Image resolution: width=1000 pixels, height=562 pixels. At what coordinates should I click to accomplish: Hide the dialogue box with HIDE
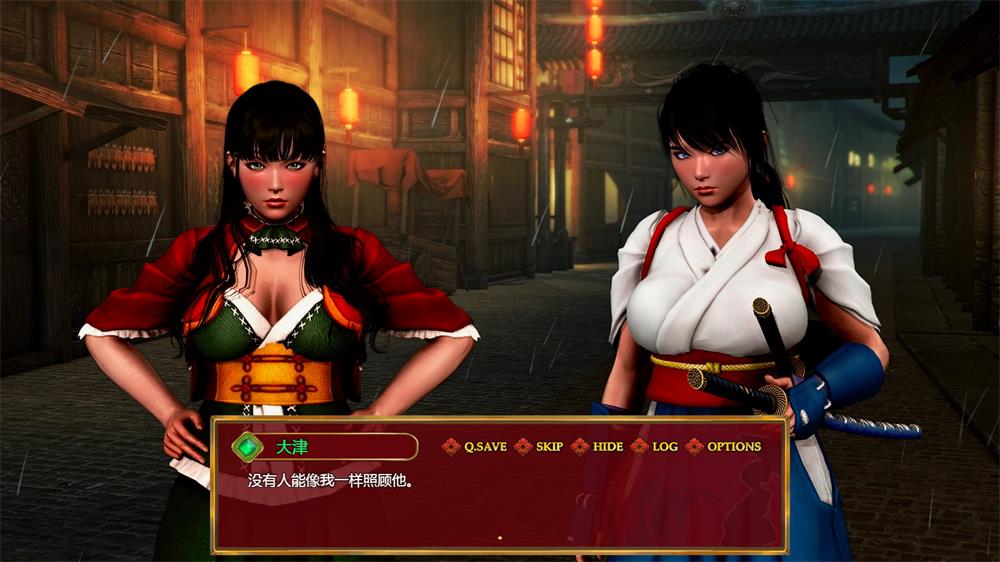pos(607,447)
